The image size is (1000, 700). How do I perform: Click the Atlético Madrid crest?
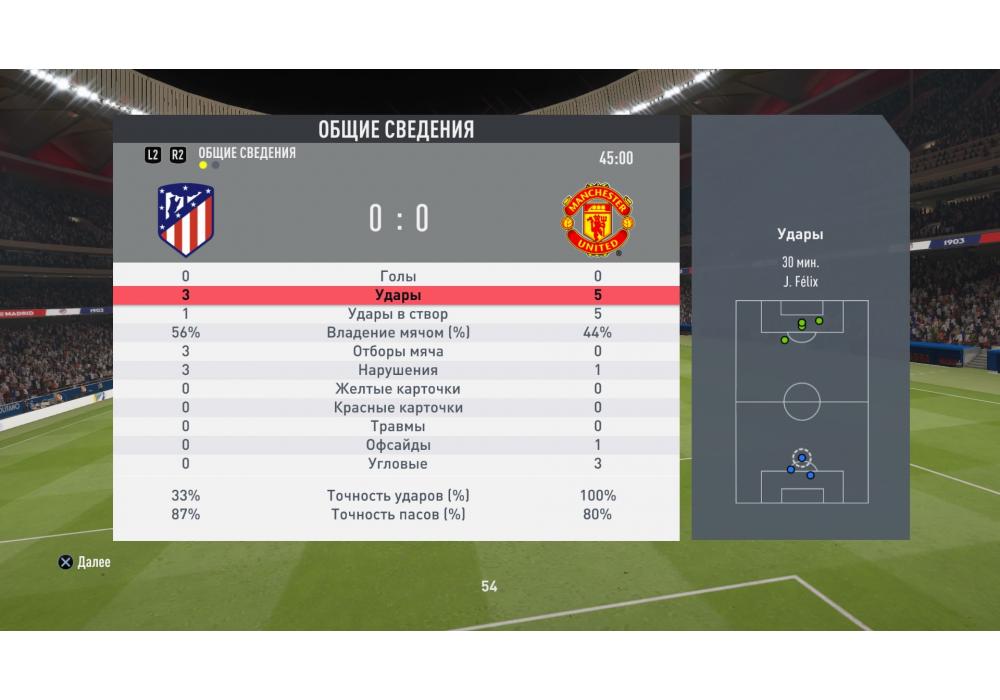pyautogui.click(x=186, y=220)
